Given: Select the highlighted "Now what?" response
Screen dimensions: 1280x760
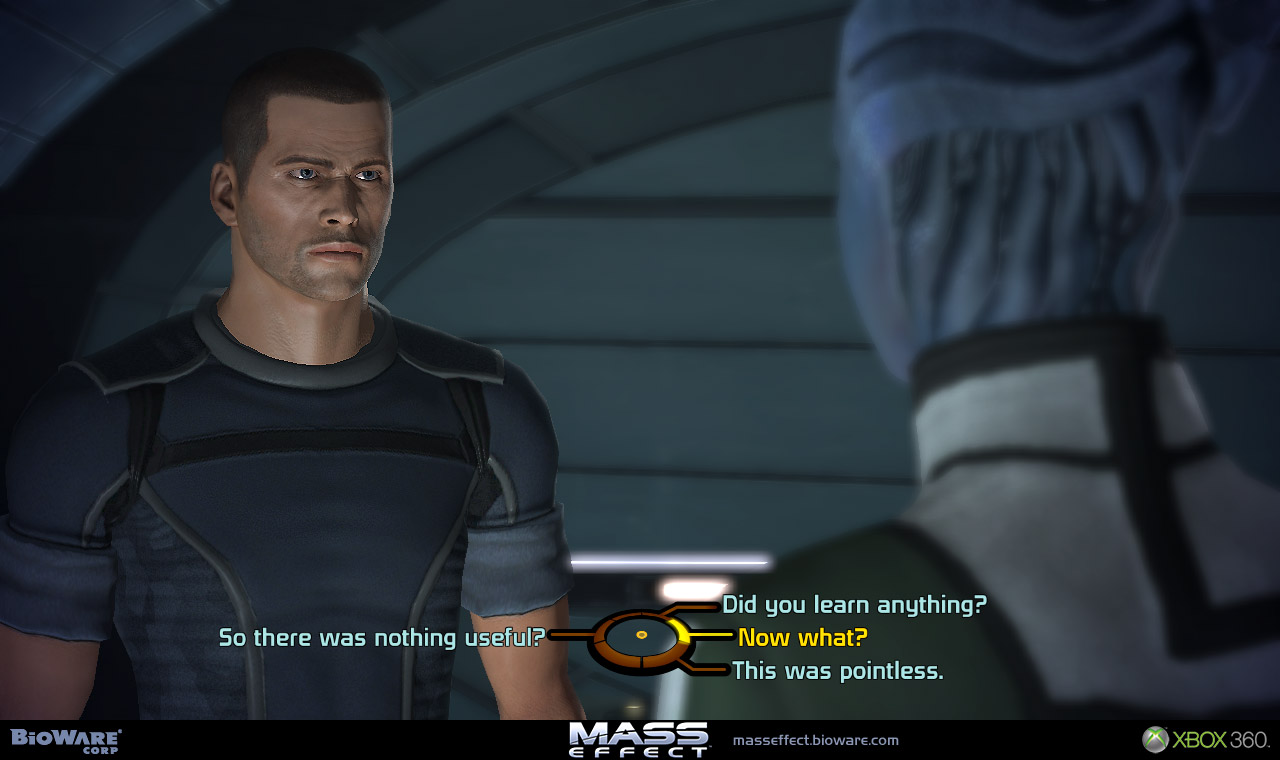Looking at the screenshot, I should coord(802,637).
